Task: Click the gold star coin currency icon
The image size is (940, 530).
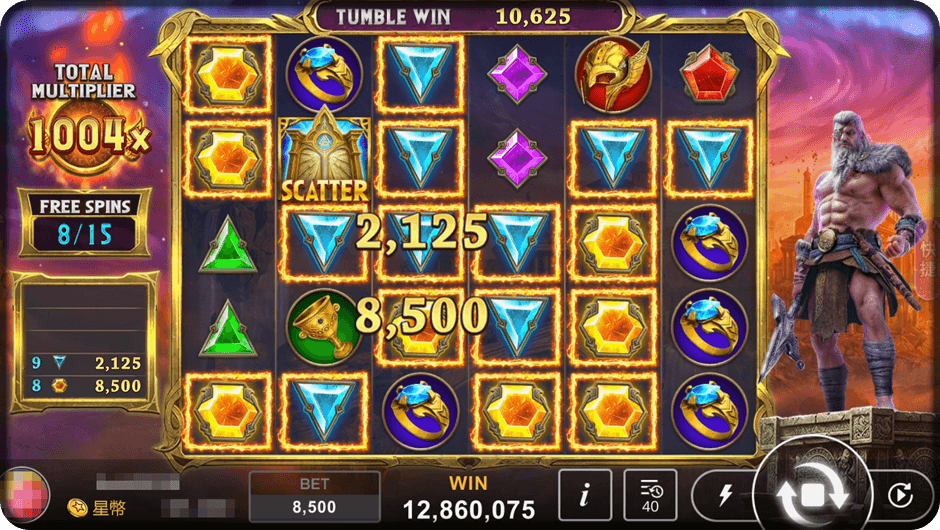Action: (76, 508)
